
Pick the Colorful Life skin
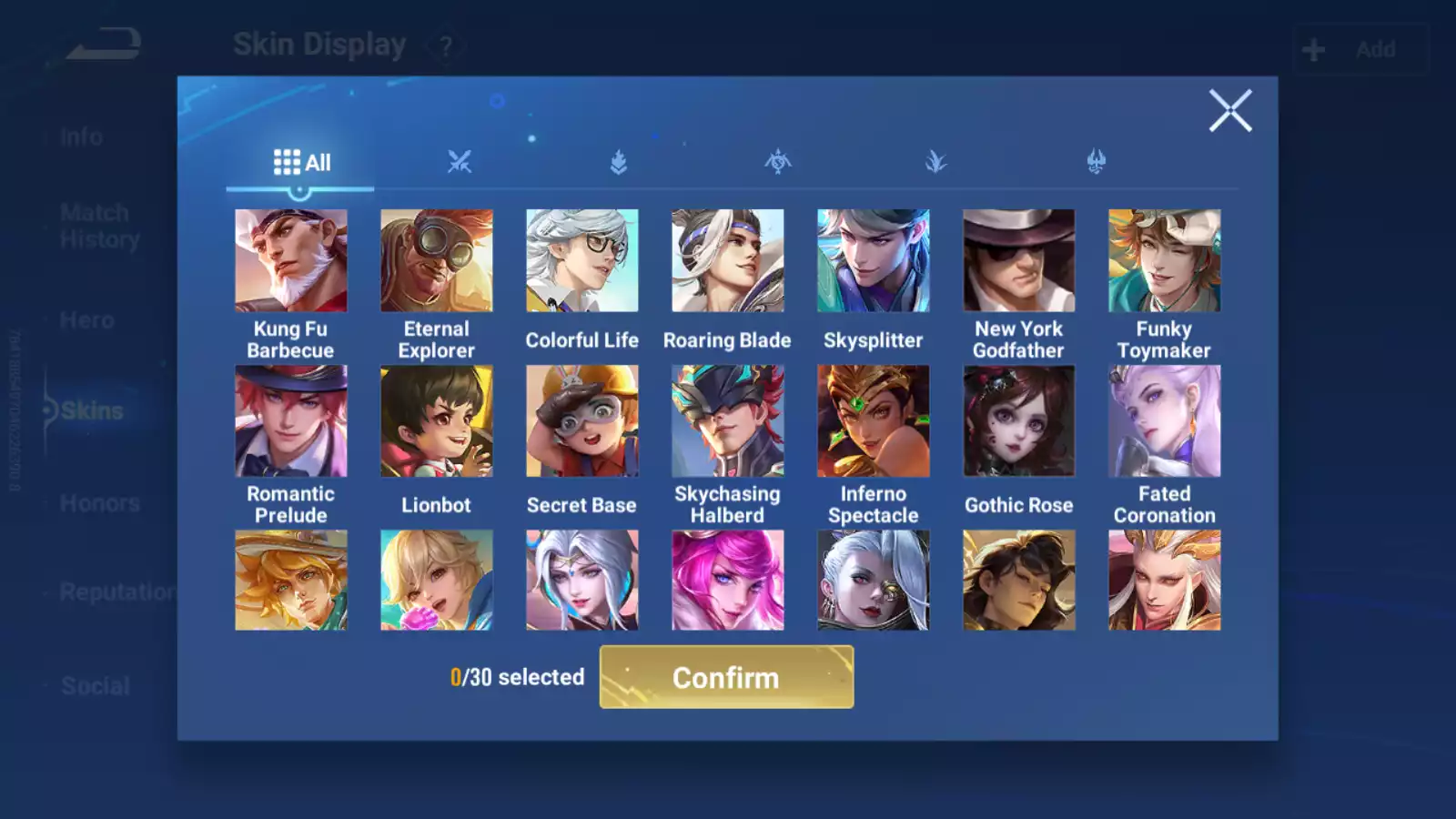581,261
